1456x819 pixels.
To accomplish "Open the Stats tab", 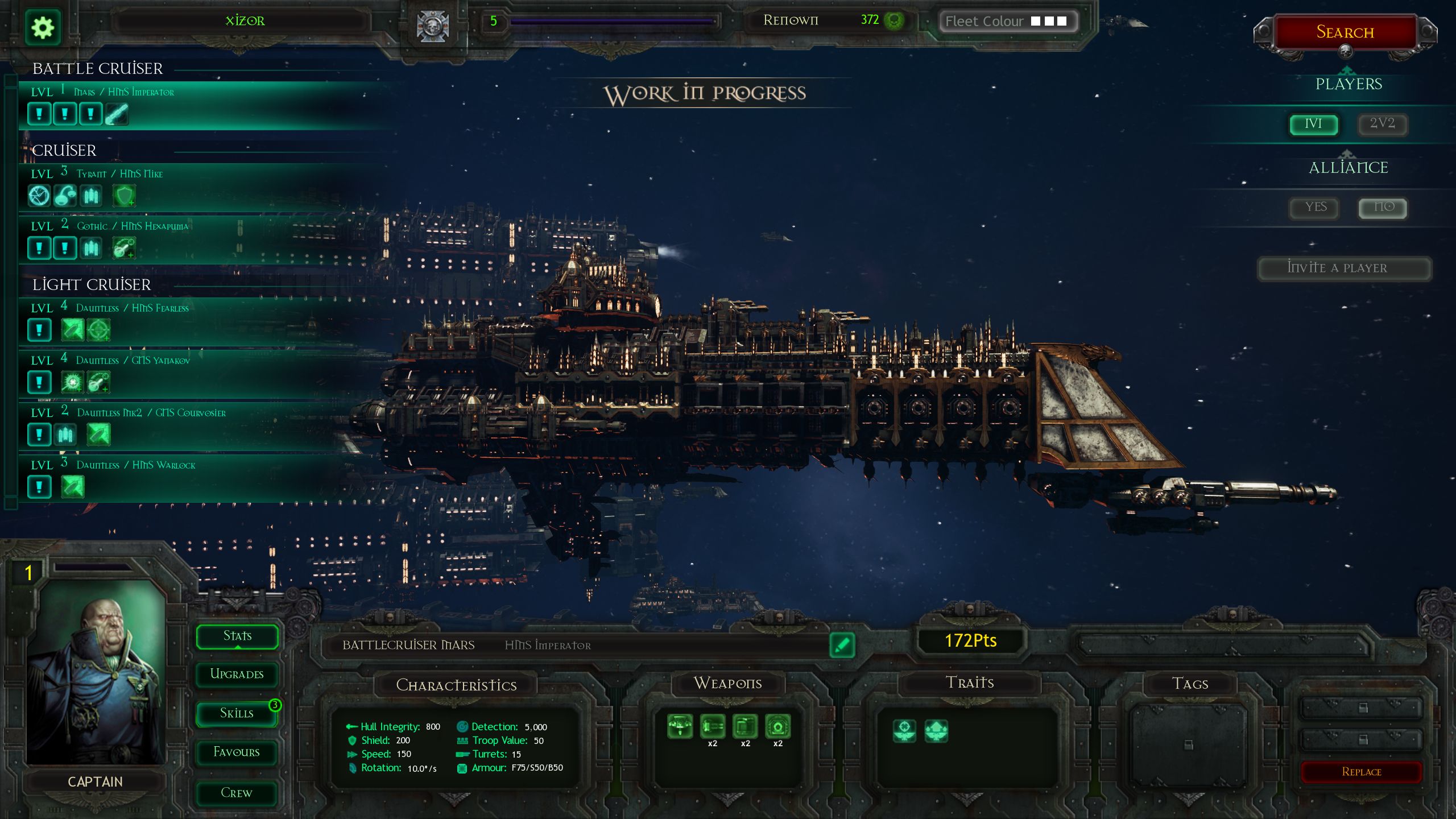I will (237, 636).
